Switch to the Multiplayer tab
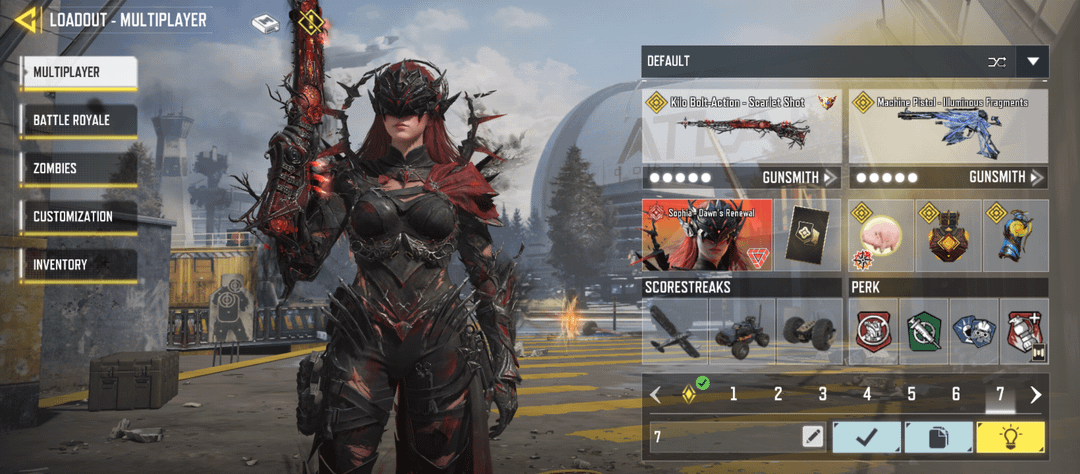This screenshot has height=474, width=1080. 78,72
